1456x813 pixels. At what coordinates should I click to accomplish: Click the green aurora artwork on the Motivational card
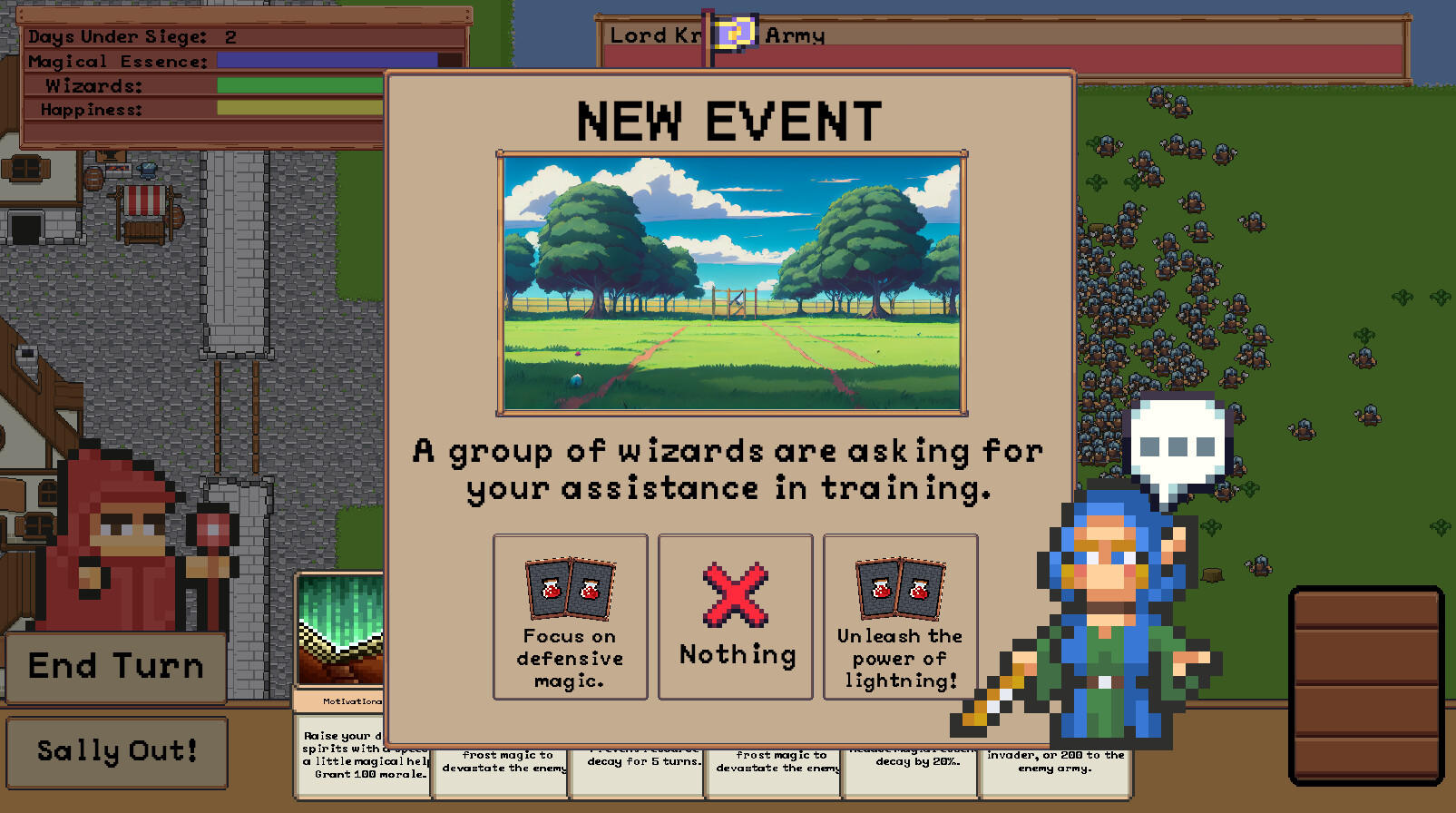tap(340, 626)
